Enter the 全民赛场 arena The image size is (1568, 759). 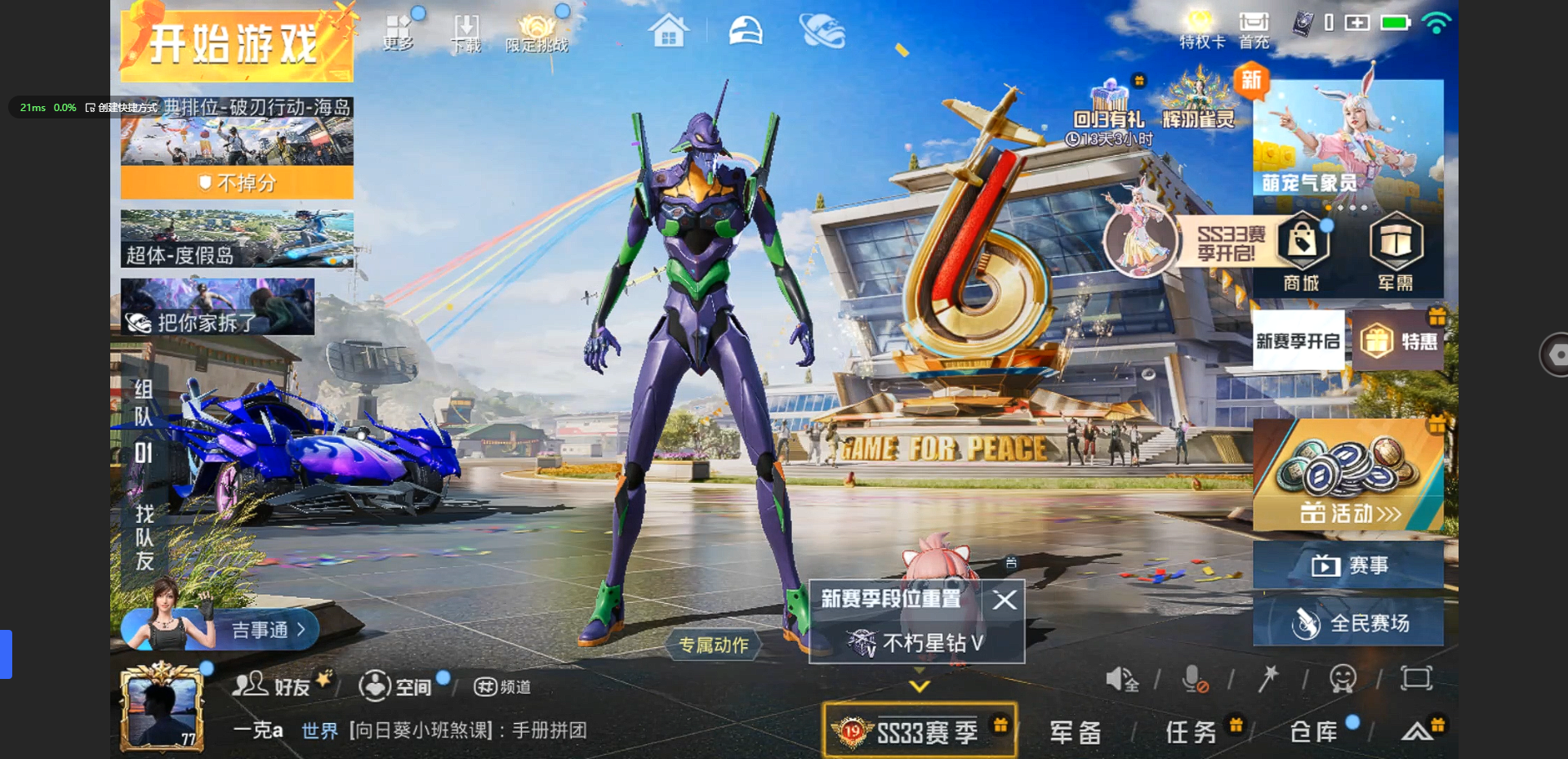[x=1348, y=623]
